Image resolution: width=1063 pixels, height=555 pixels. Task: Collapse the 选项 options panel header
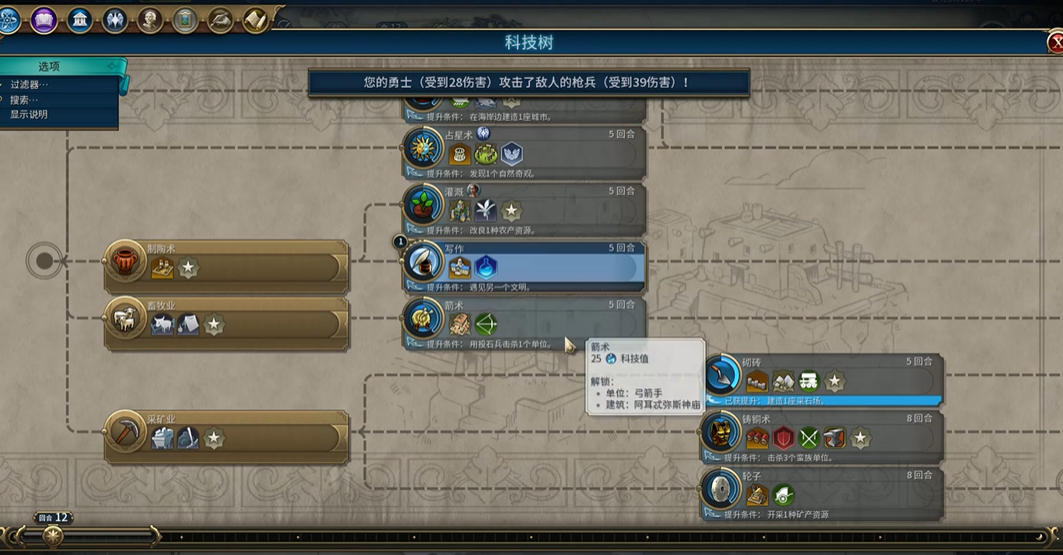60,66
